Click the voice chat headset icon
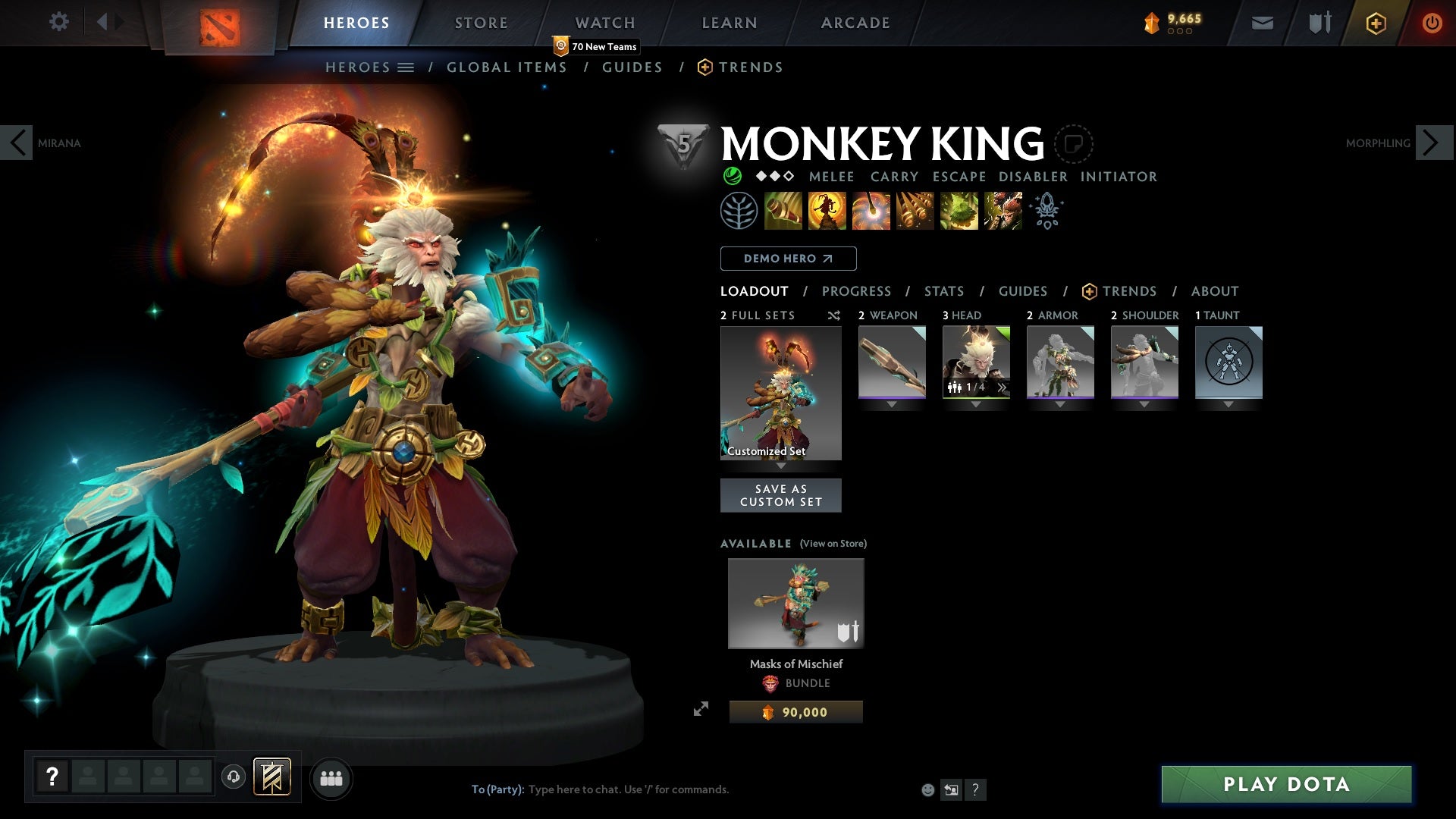This screenshot has height=819, width=1456. click(232, 777)
